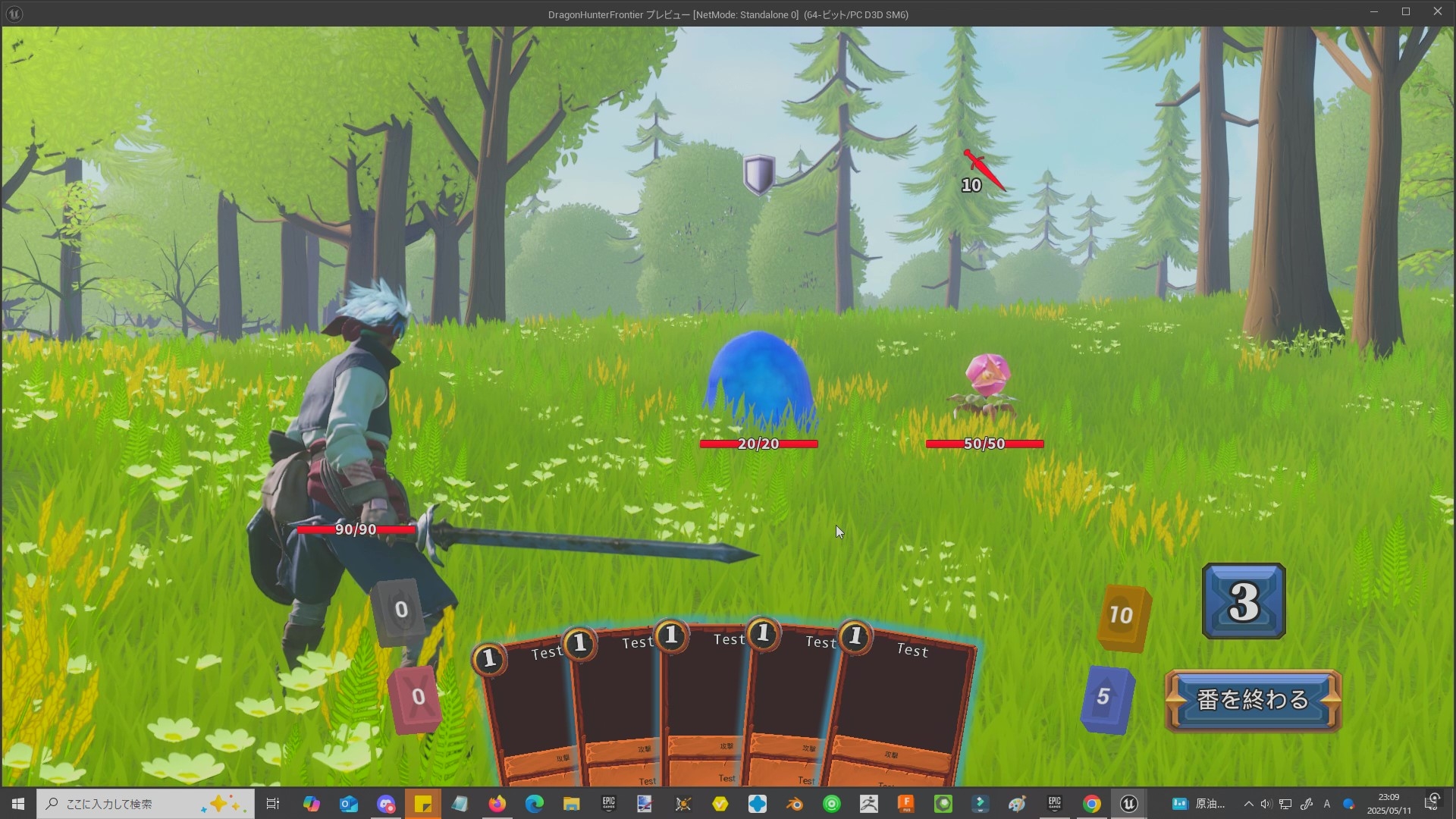Click the shield intent icon above the blue slime
The width and height of the screenshot is (1456, 819).
pyautogui.click(x=758, y=174)
